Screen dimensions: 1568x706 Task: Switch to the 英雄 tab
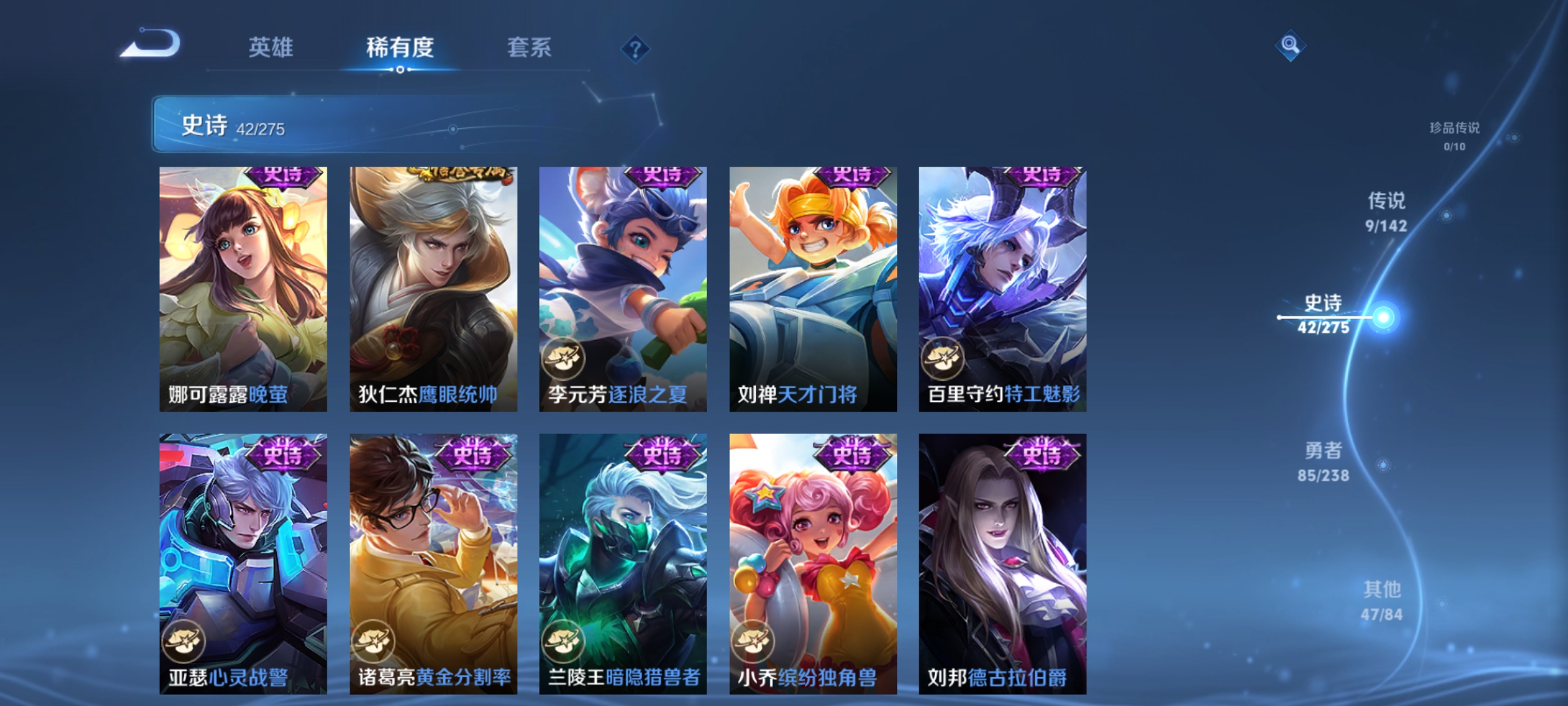(270, 47)
